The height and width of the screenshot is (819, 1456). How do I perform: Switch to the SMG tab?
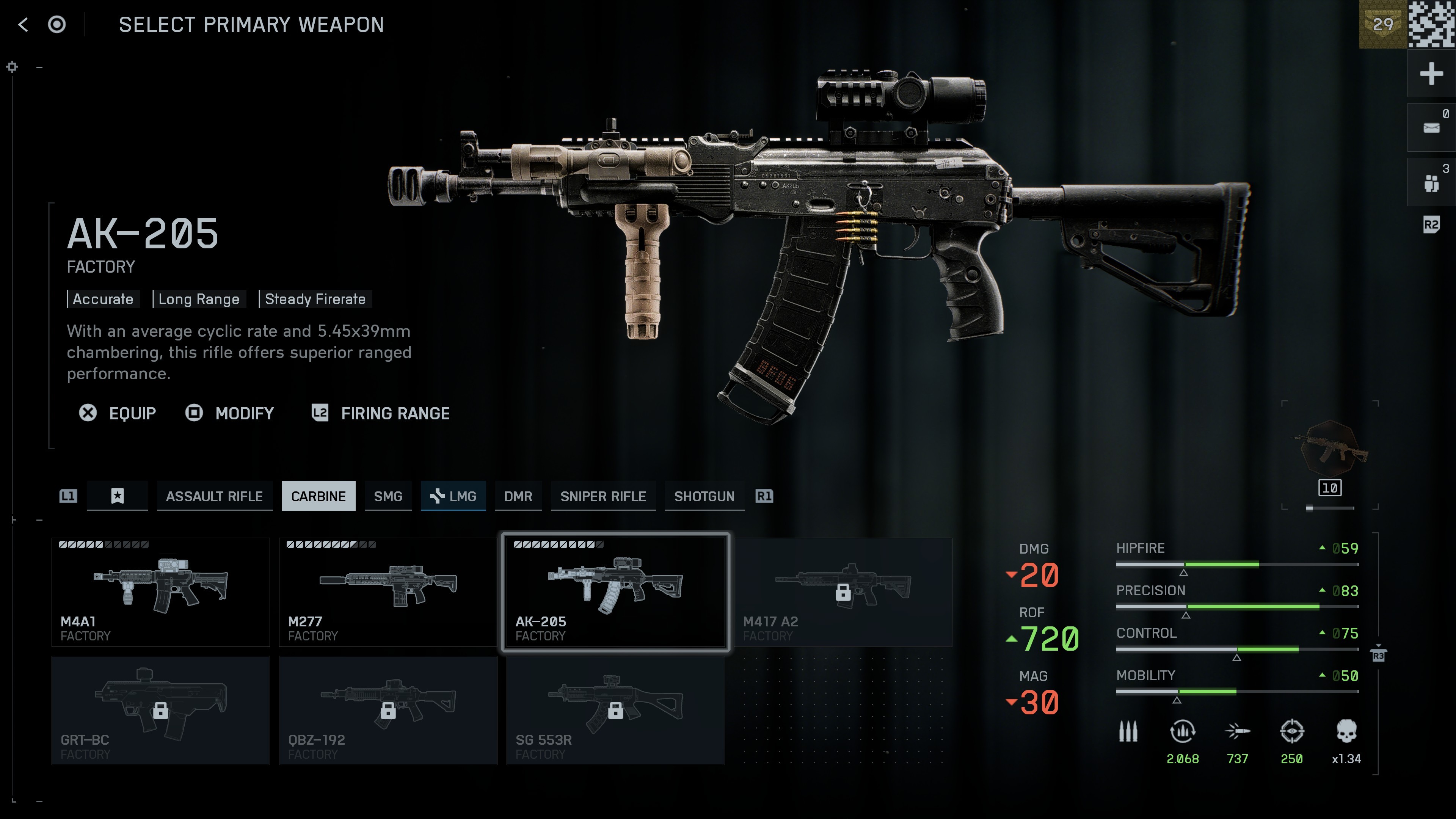pyautogui.click(x=388, y=496)
